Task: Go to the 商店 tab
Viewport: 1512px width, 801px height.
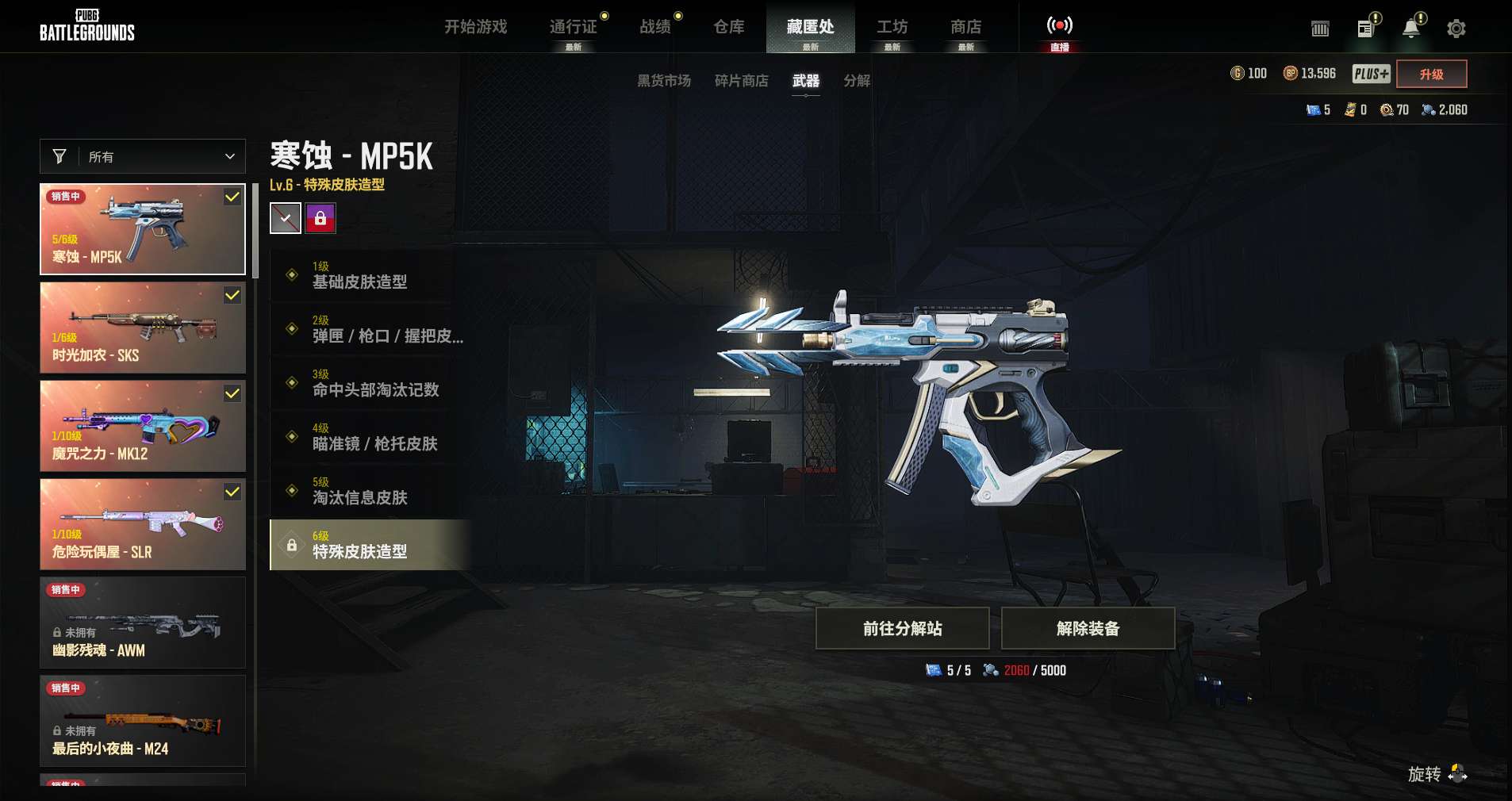Action: 965,27
